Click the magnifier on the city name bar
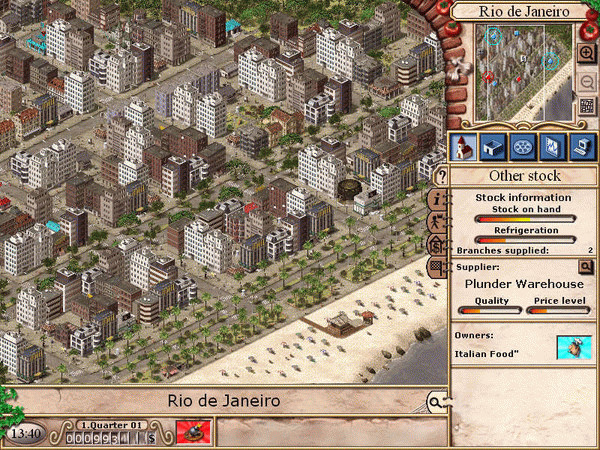This screenshot has width=600, height=450. point(436,402)
